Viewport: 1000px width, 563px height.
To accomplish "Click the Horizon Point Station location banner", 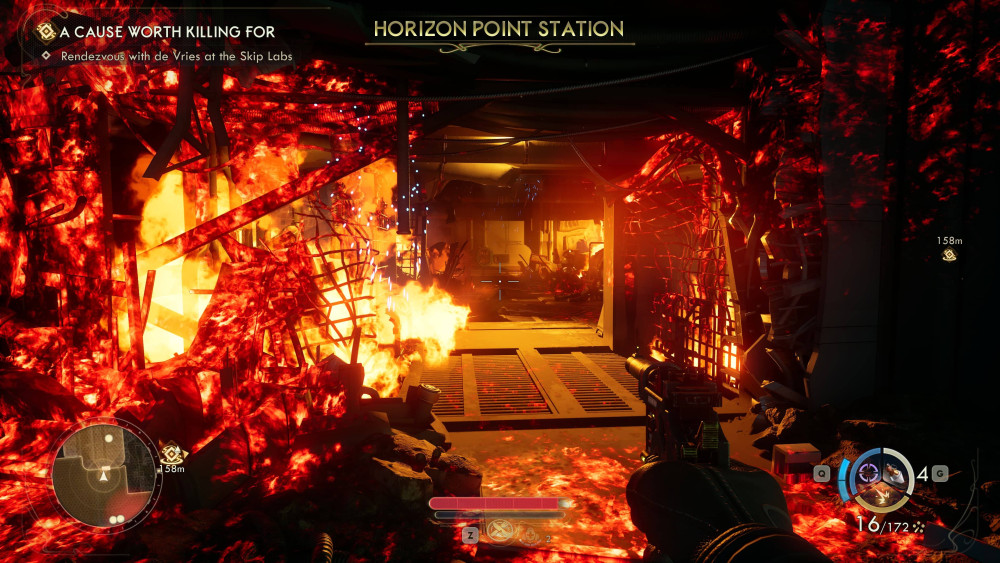I will coord(499,29).
